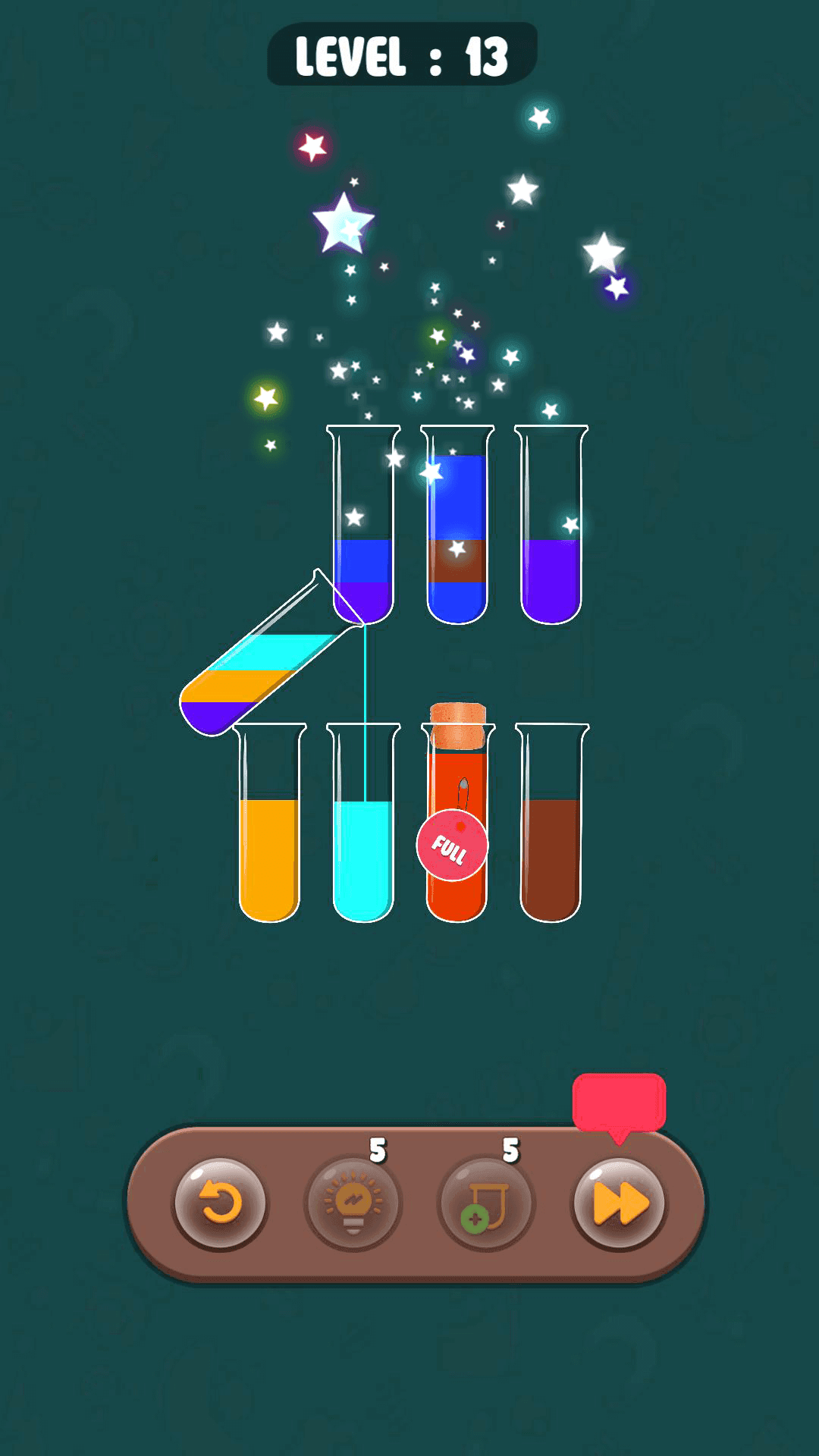
Task: Add an extra tube with the plus-tube button
Action: pyautogui.click(x=487, y=1203)
